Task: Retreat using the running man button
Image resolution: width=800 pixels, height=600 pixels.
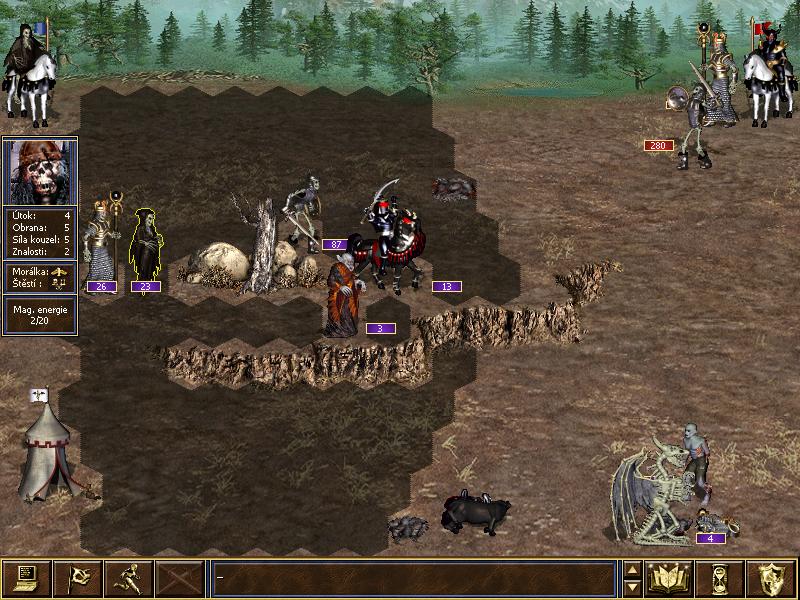Action: [x=128, y=578]
